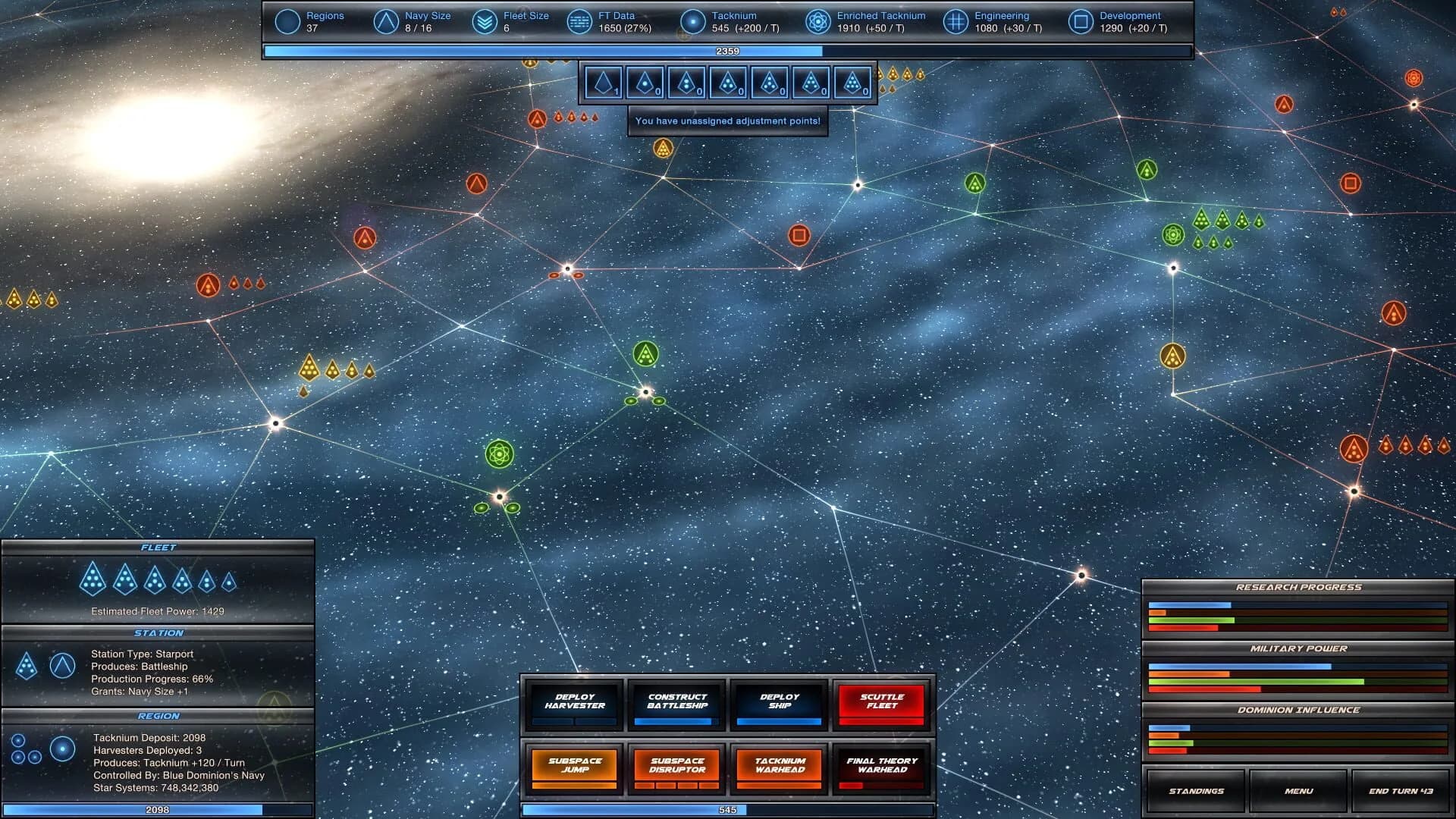The image size is (1456, 819).
Task: Click the Regions icon in the top bar
Action: [x=287, y=21]
